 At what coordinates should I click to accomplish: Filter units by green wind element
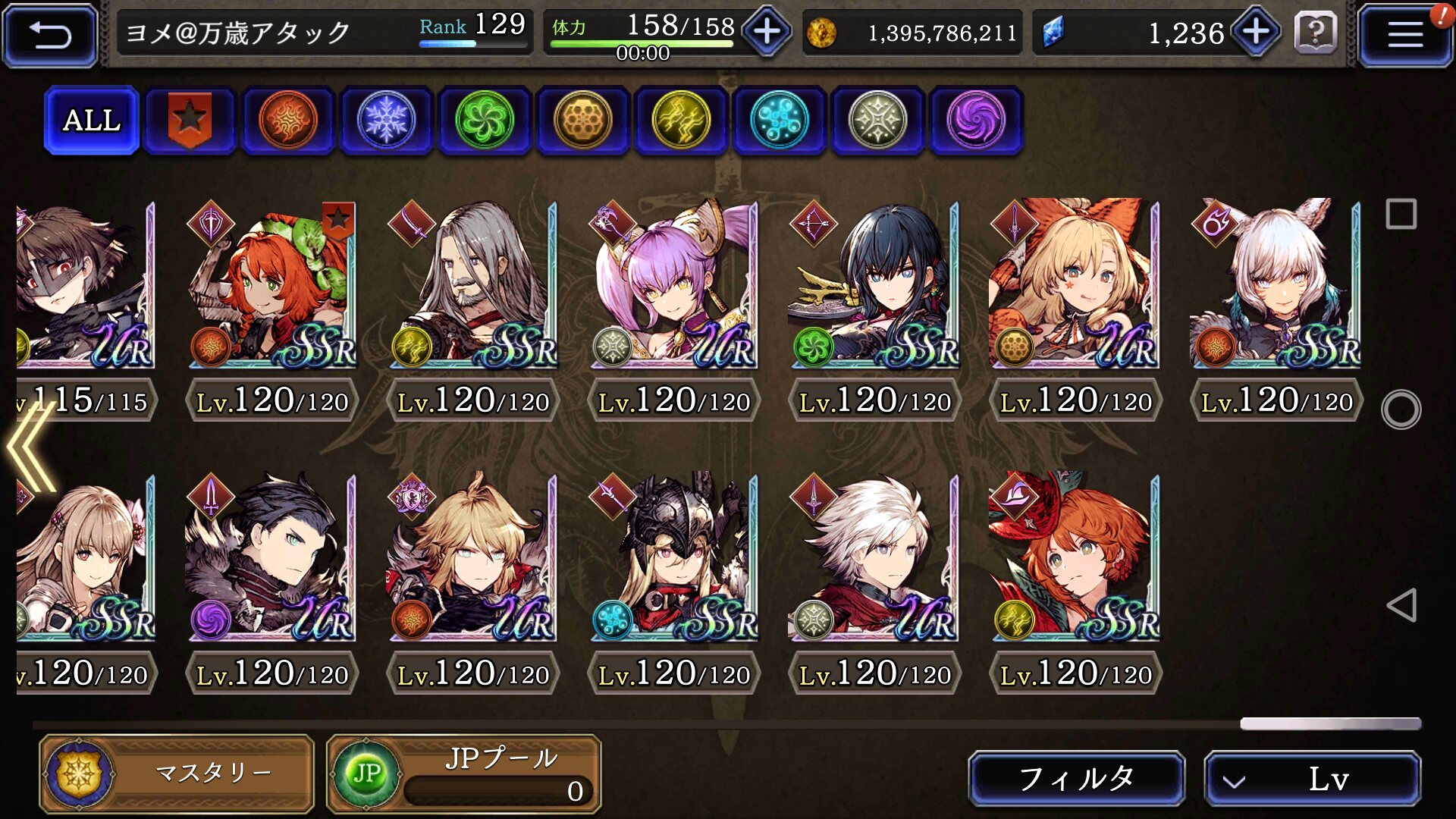[x=484, y=121]
